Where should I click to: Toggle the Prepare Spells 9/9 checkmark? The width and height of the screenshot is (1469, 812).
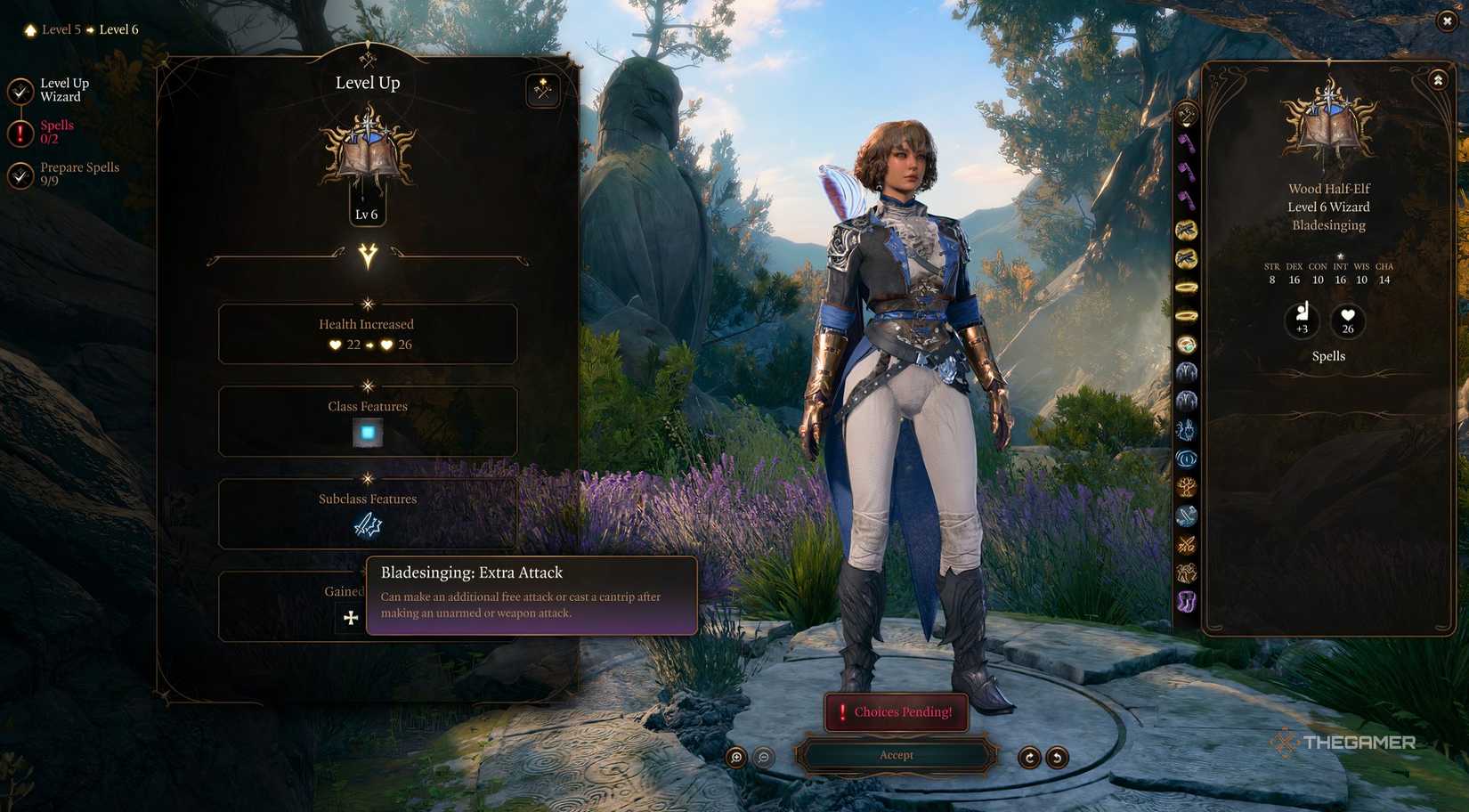tap(20, 173)
